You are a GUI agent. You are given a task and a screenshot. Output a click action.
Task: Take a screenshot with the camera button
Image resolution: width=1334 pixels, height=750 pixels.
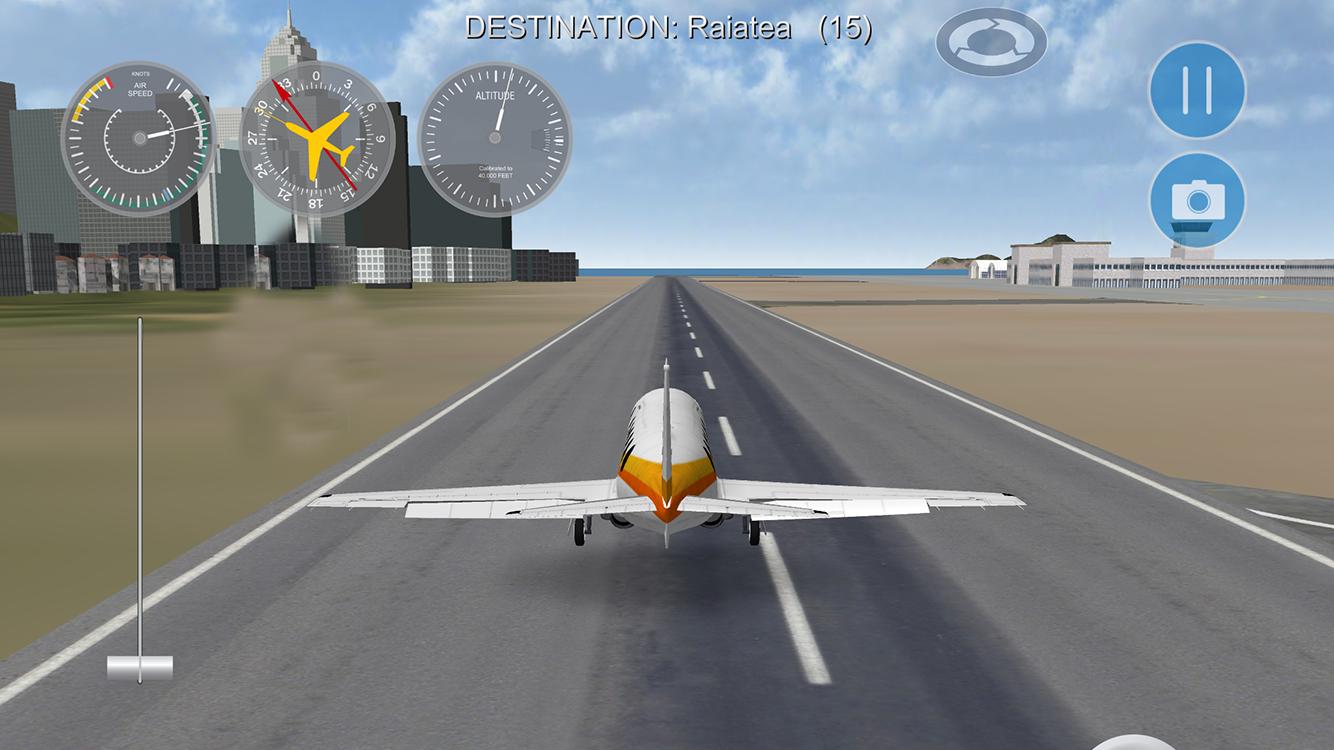coord(1197,200)
